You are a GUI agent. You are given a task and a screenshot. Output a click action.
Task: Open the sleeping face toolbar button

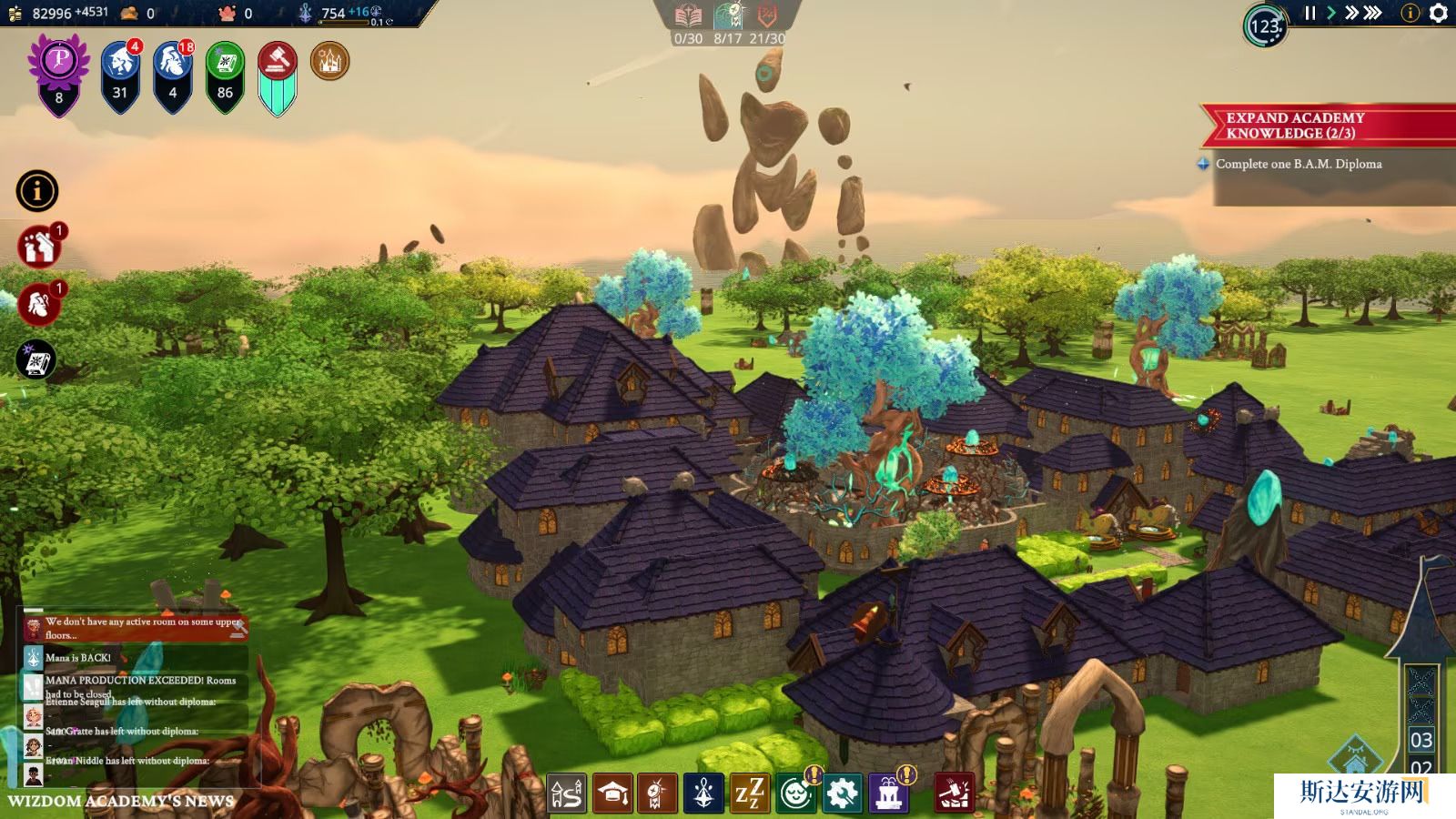(796, 794)
